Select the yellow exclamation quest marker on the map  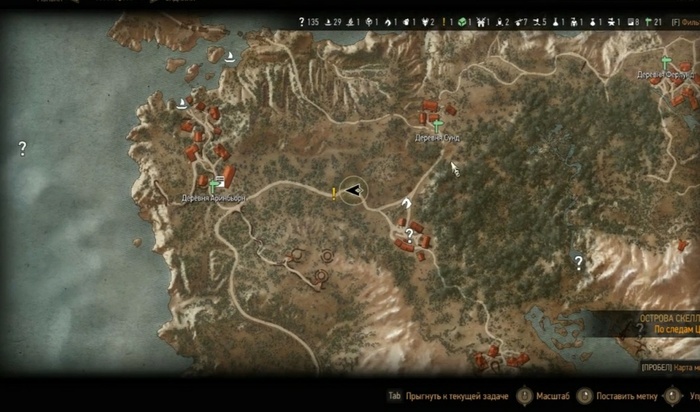coord(334,193)
